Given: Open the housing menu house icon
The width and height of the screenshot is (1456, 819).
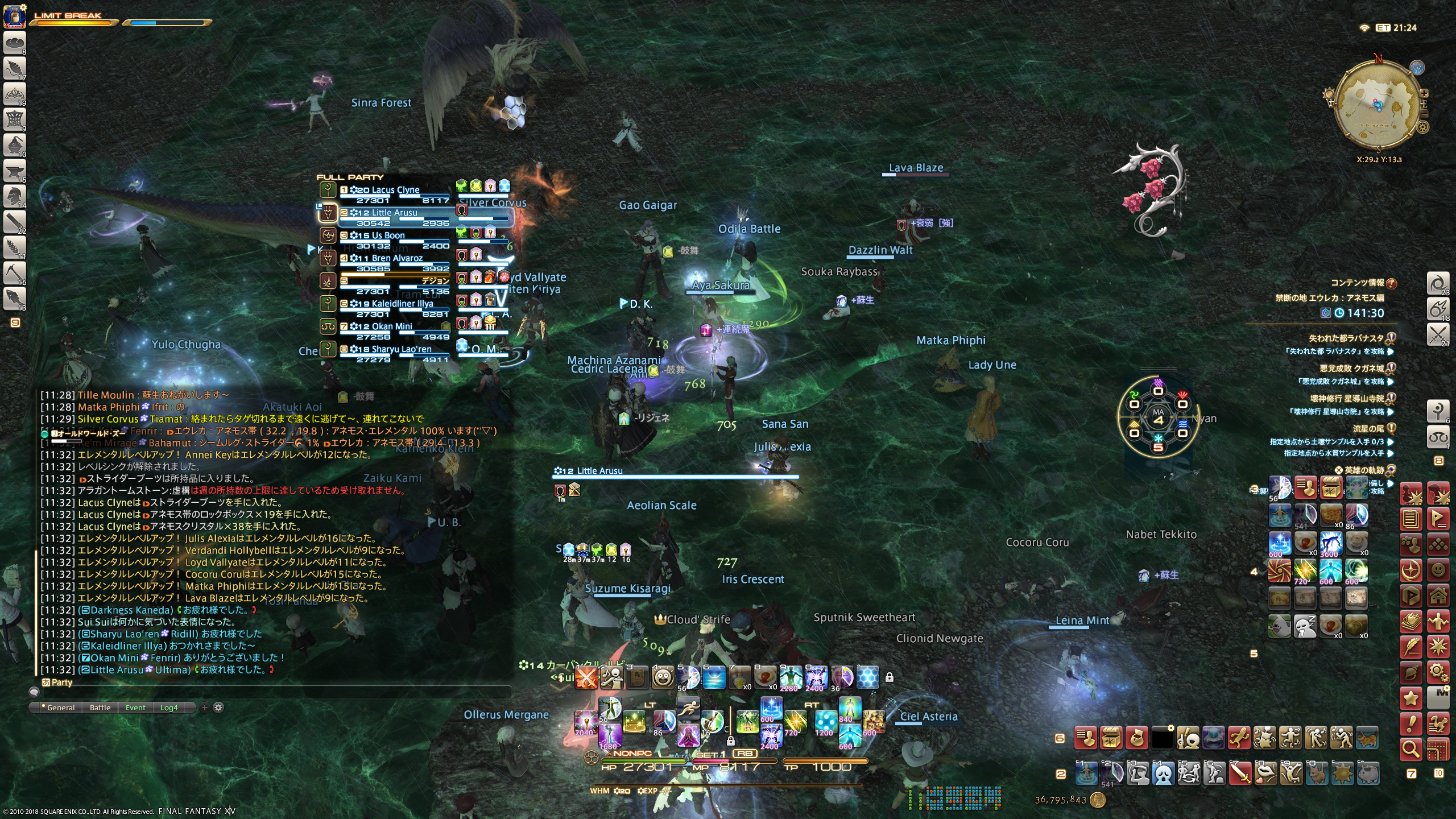Looking at the screenshot, I should pos(1438,596).
